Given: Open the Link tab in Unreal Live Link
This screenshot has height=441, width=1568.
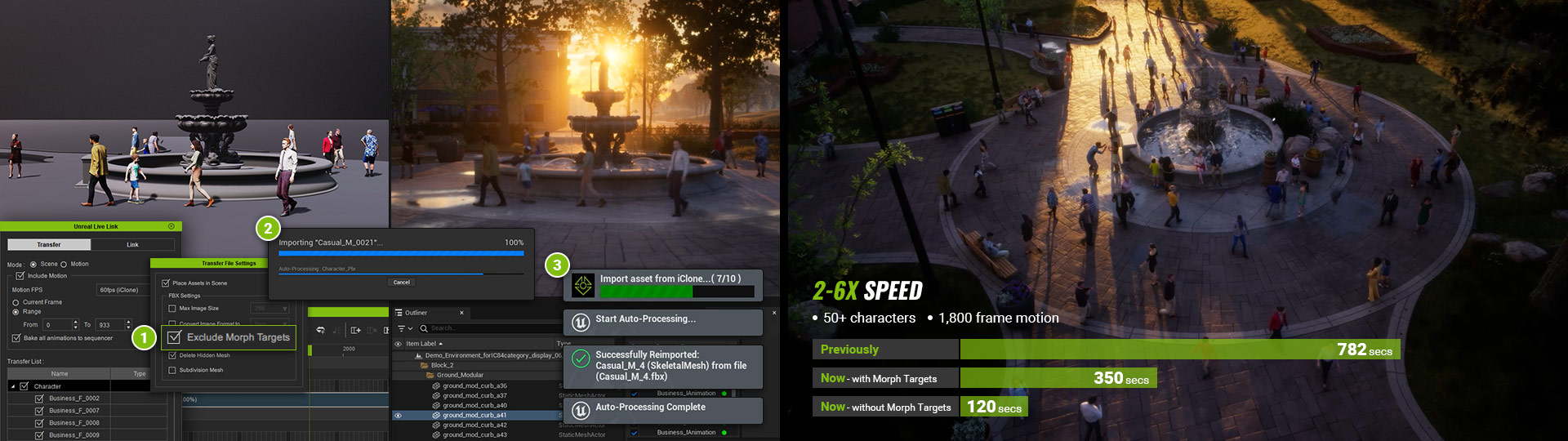Looking at the screenshot, I should pos(132,245).
